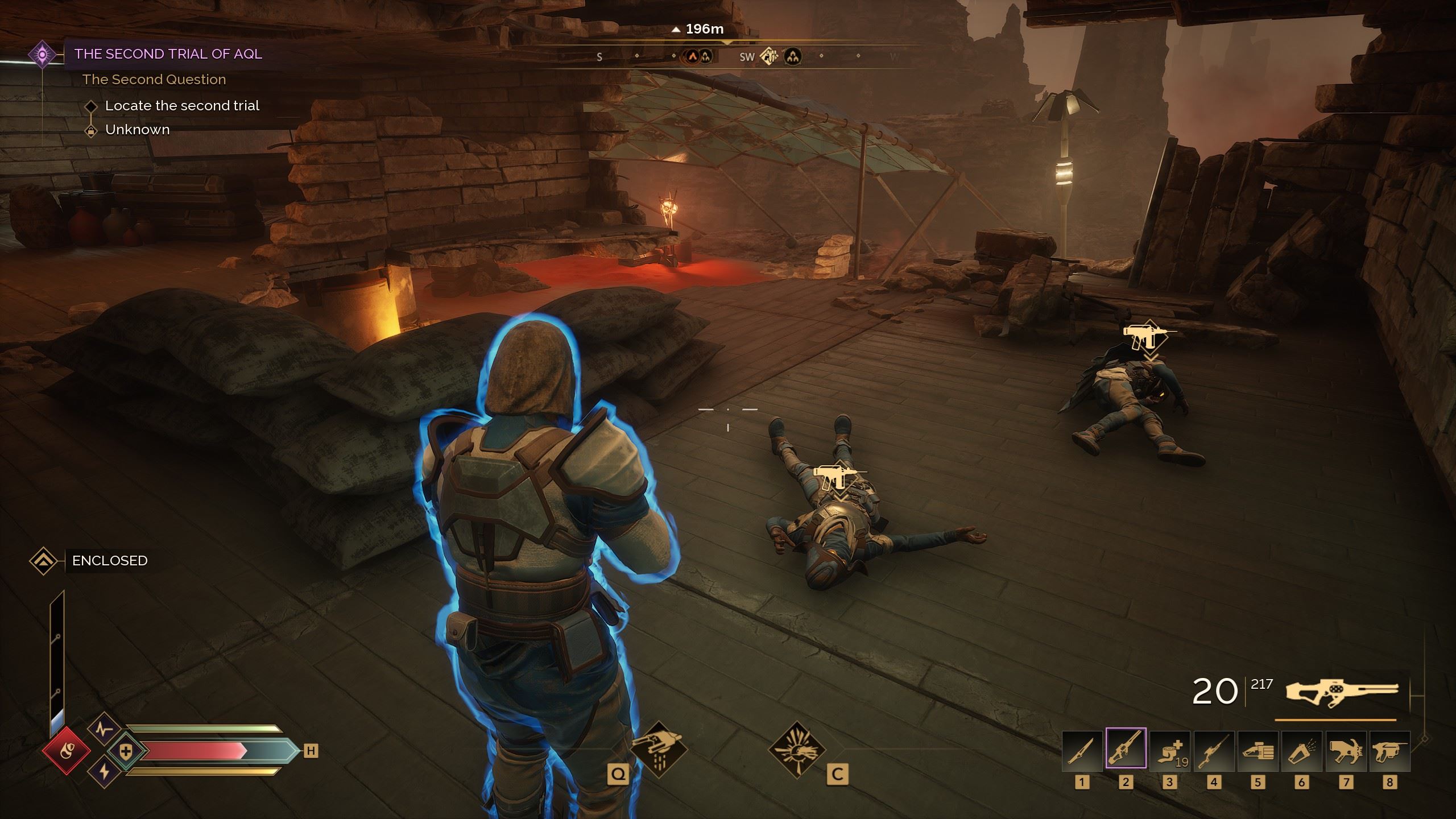The height and width of the screenshot is (819, 1456).
Task: Equip the pistol-shaped tool in slot 8
Action: tap(1389, 751)
